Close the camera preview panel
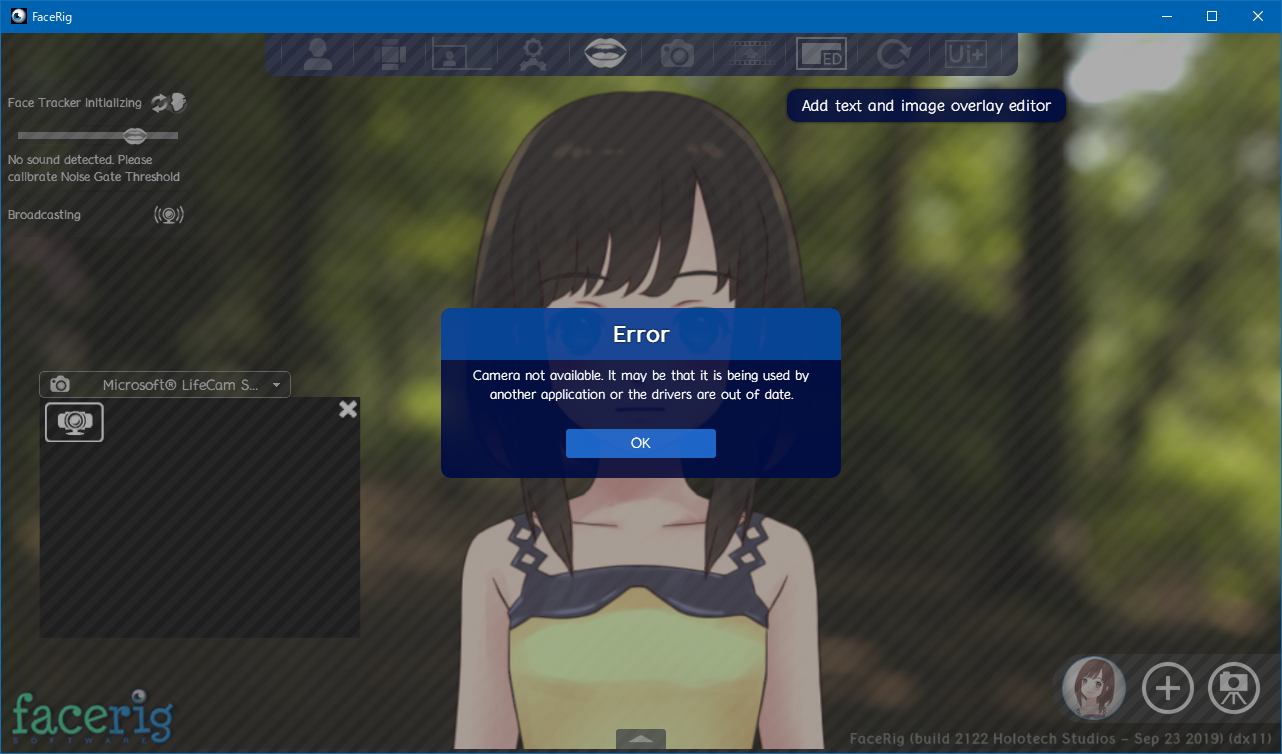 [348, 409]
